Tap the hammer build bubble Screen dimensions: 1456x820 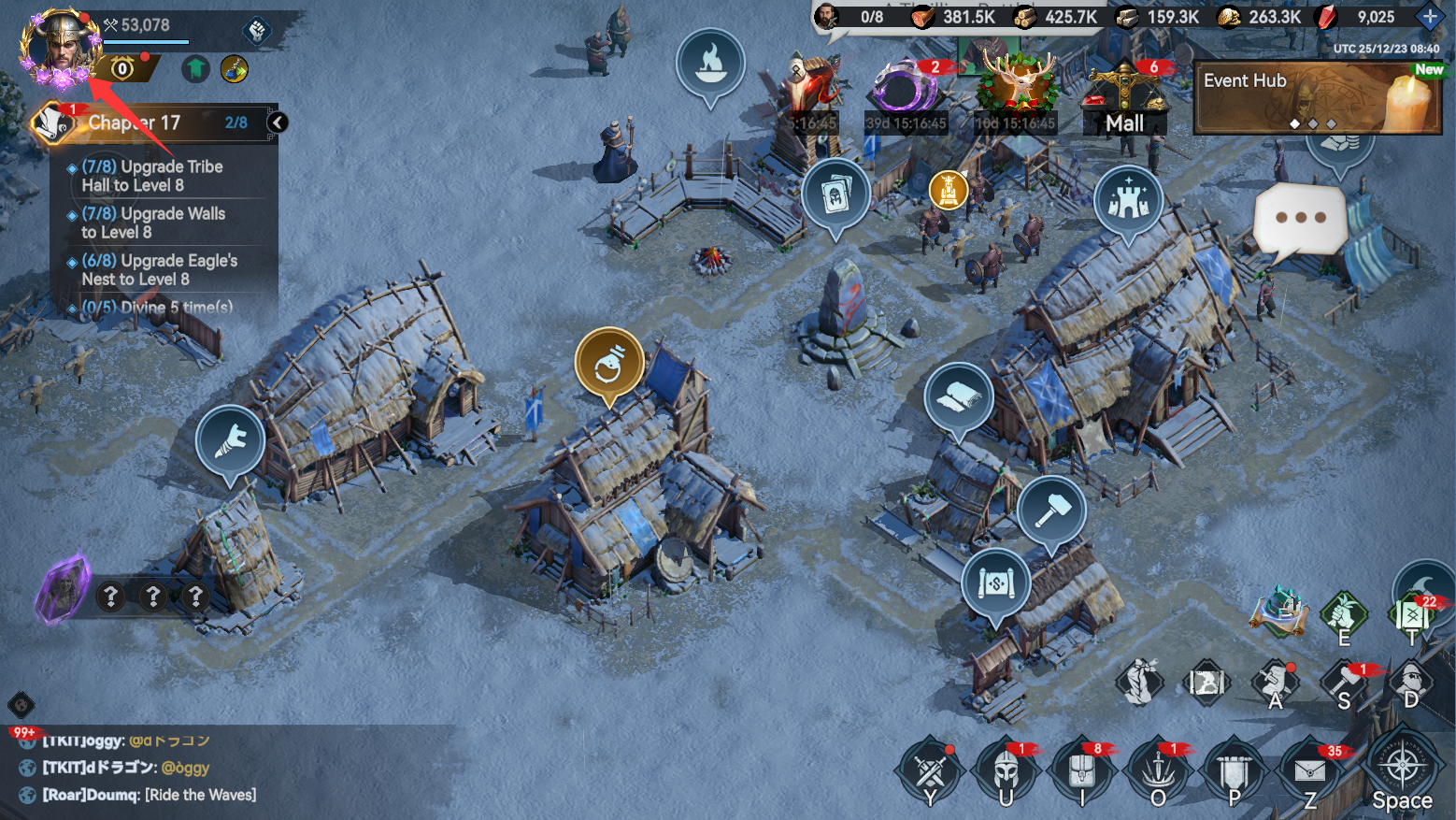pos(1052,510)
